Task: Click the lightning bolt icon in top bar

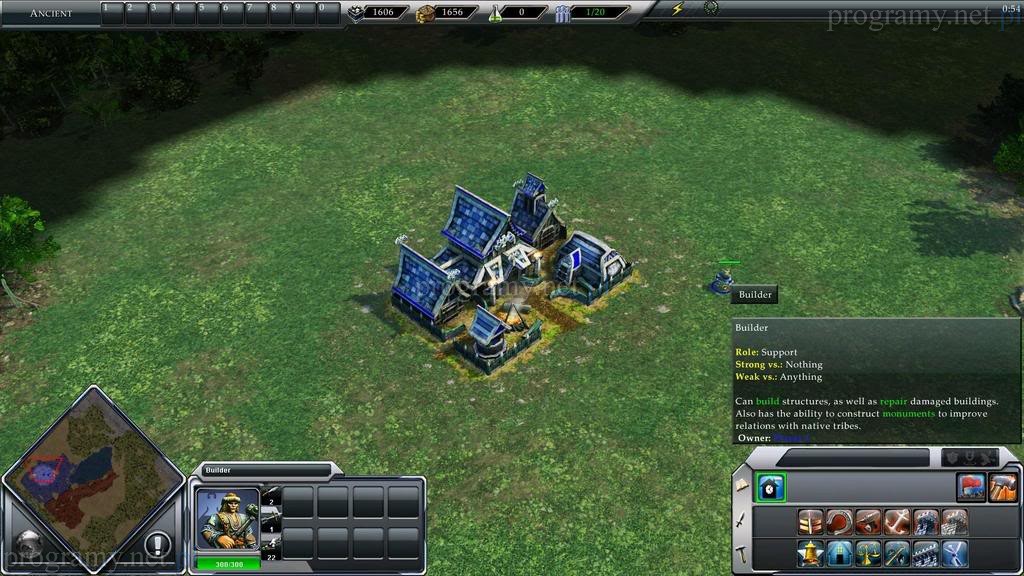Action: point(678,9)
